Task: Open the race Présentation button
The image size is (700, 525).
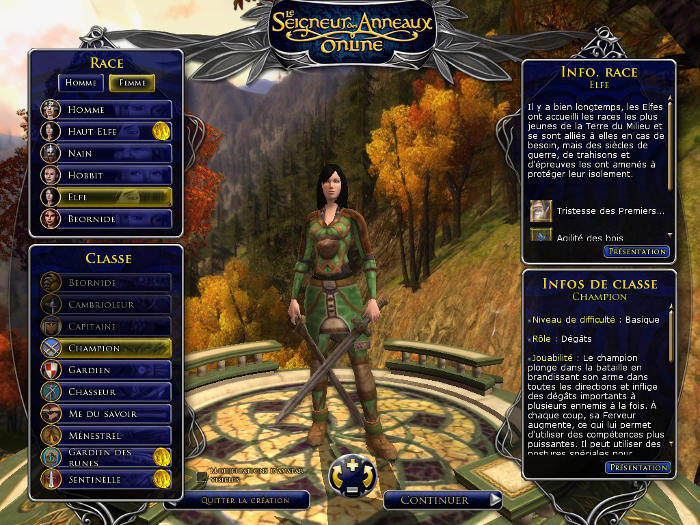Action: pos(637,252)
